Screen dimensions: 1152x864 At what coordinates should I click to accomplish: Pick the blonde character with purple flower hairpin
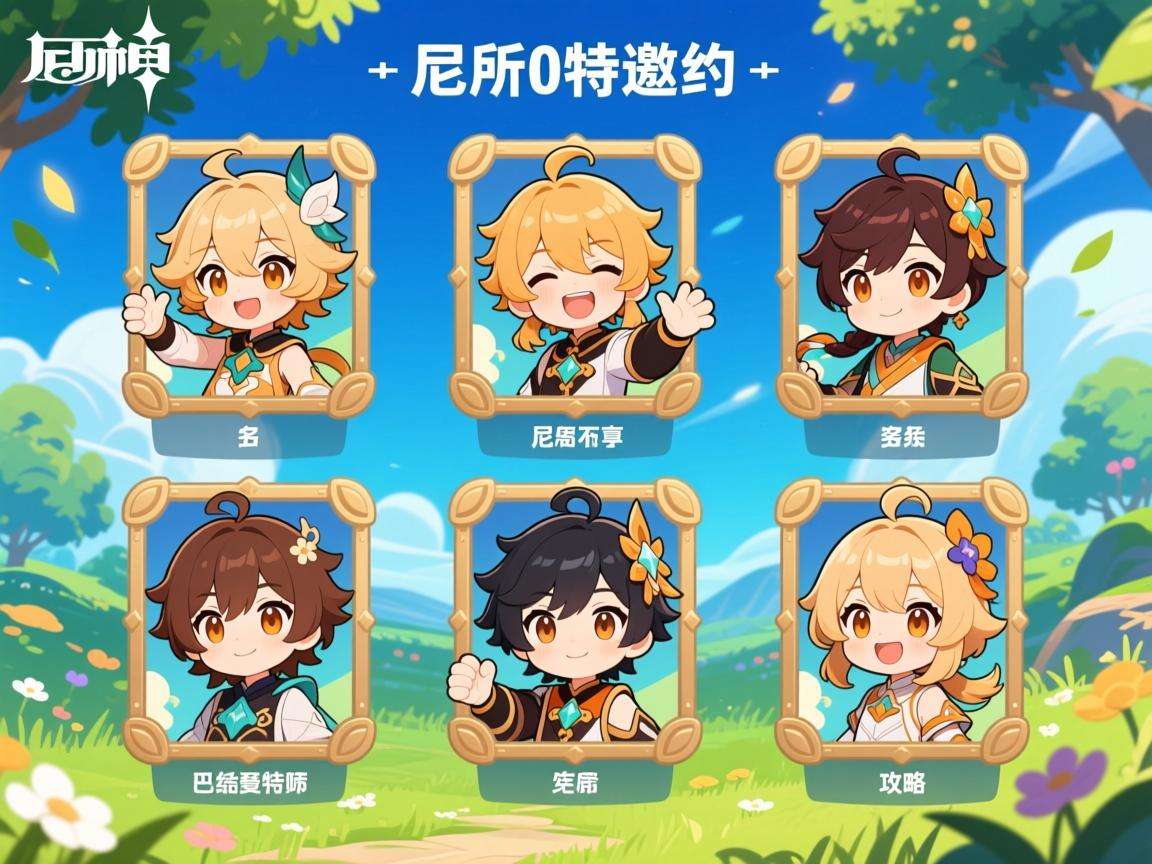click(902, 620)
